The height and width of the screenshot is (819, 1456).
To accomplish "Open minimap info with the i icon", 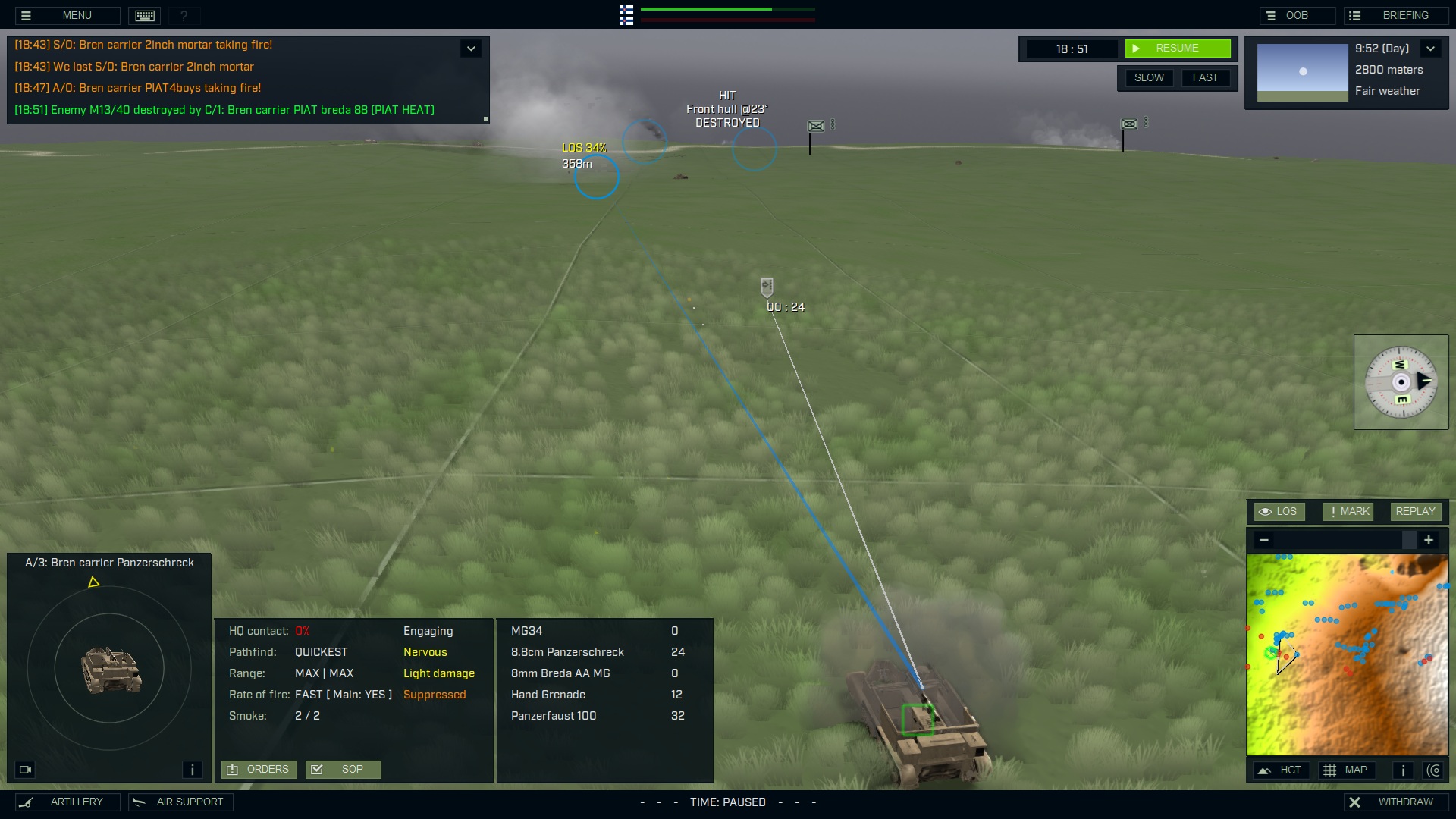I will (x=1402, y=770).
